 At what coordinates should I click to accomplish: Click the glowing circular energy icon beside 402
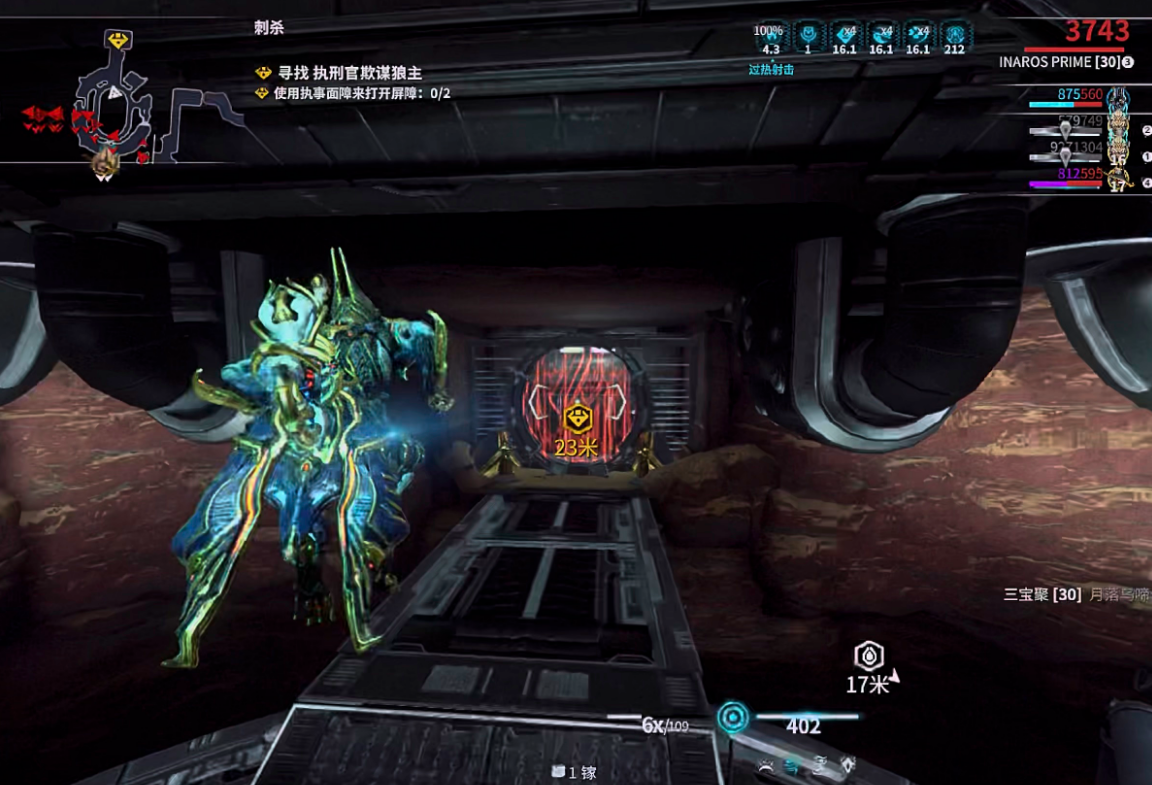[x=733, y=718]
